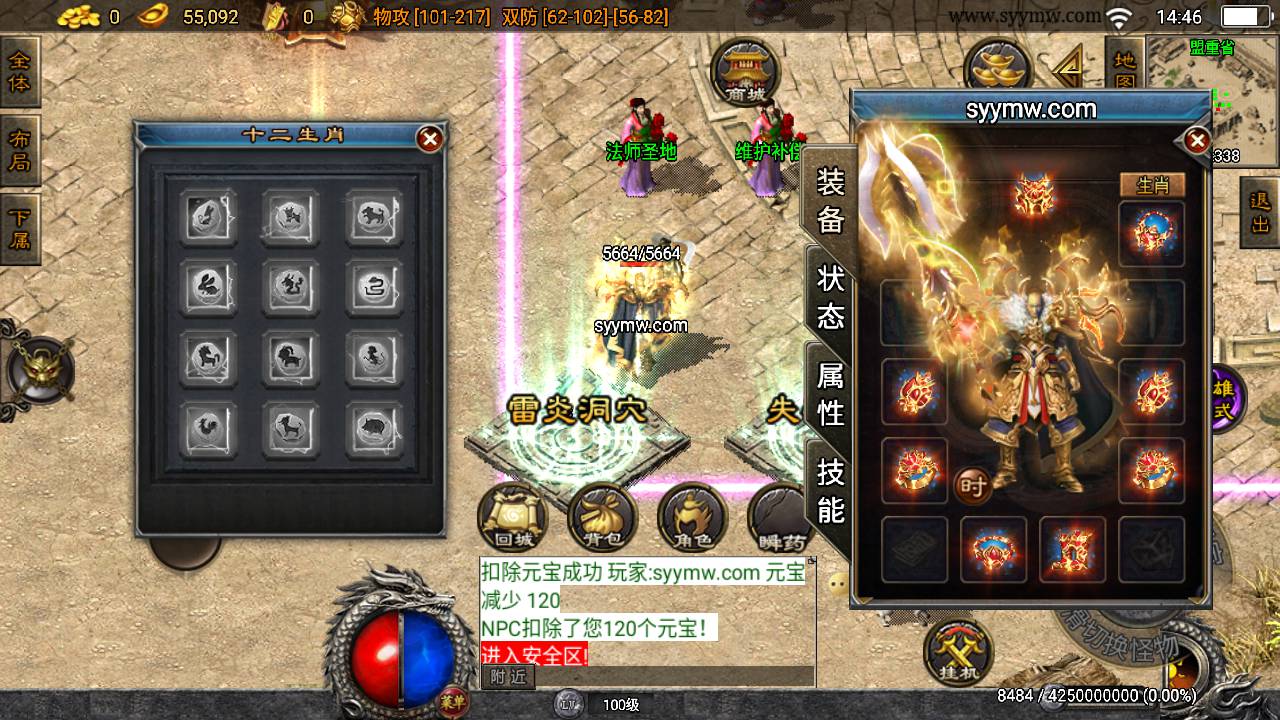Close the character equipment window
The image size is (1280, 720).
(x=1196, y=141)
